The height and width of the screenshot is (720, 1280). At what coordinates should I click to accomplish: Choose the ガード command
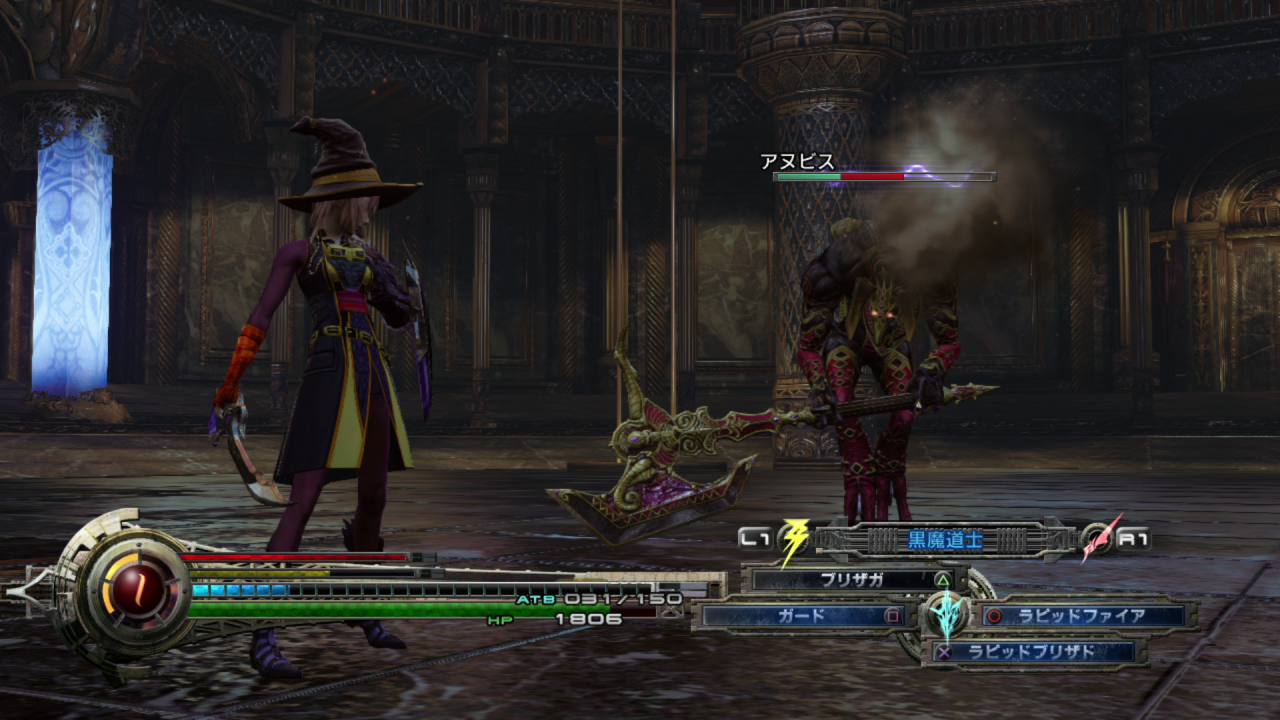tap(802, 616)
